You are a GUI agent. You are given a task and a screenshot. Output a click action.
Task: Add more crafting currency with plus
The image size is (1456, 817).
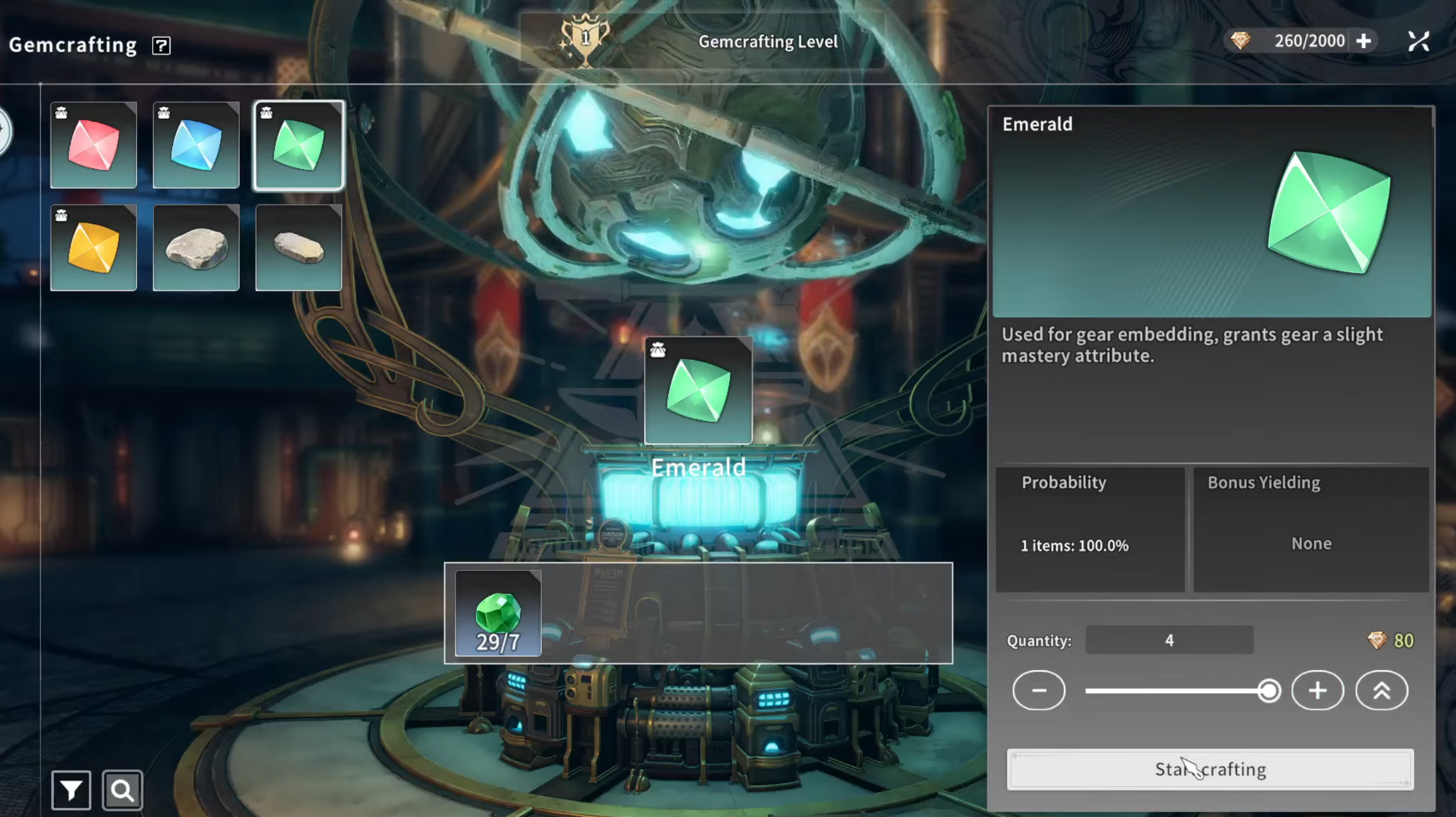tap(1363, 41)
